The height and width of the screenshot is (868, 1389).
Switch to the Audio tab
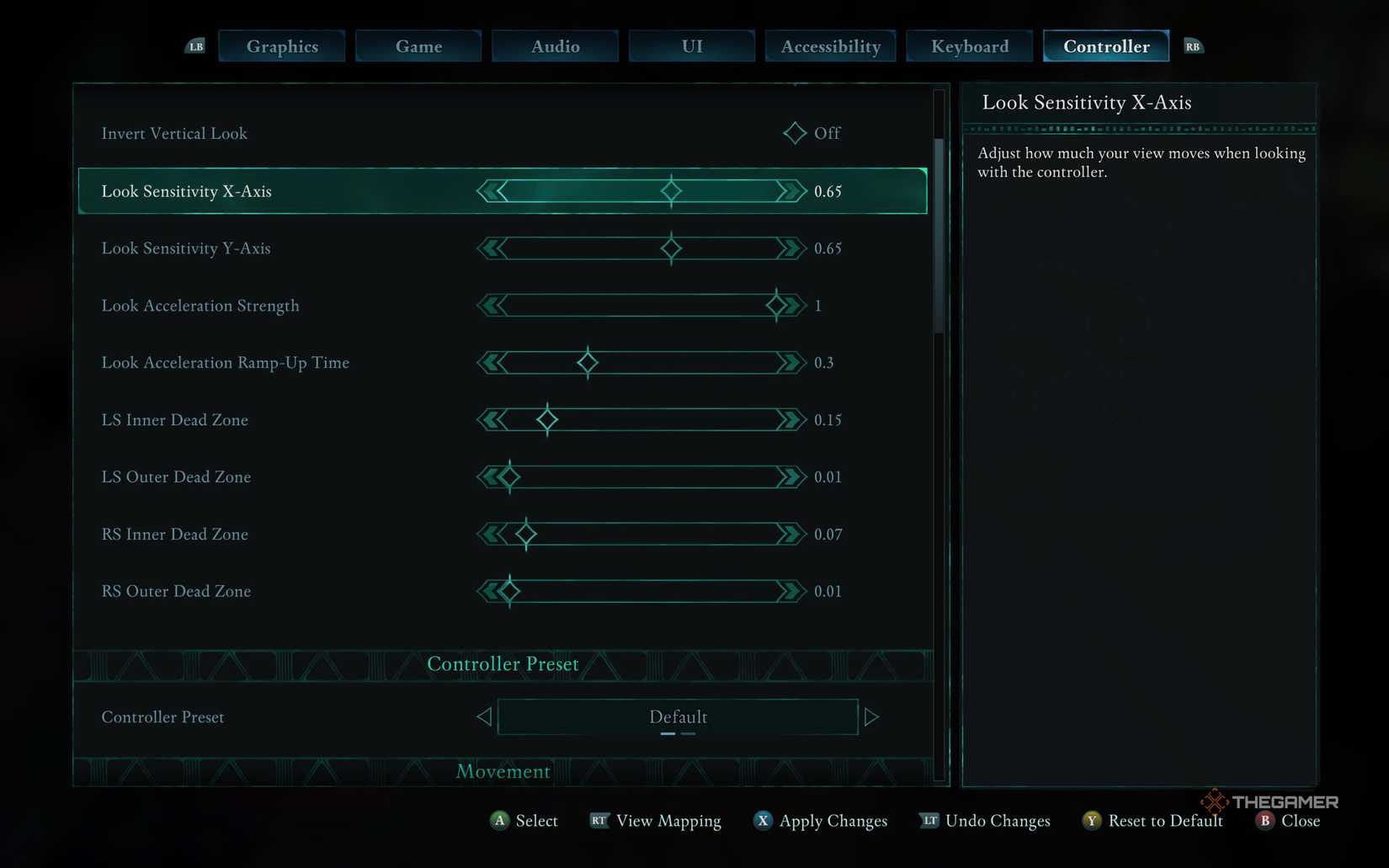pyautogui.click(x=555, y=46)
